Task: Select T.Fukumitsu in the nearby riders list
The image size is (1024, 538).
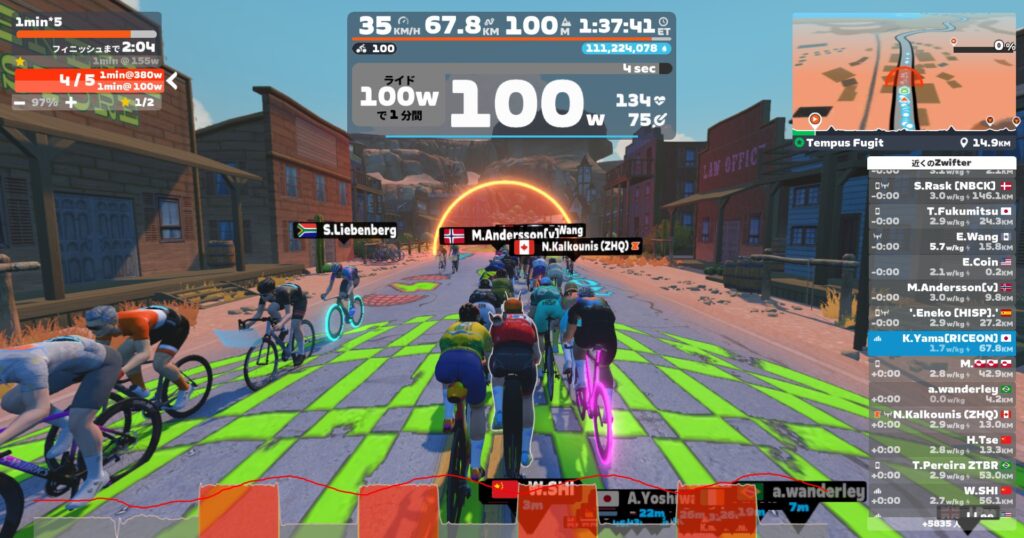Action: point(942,217)
